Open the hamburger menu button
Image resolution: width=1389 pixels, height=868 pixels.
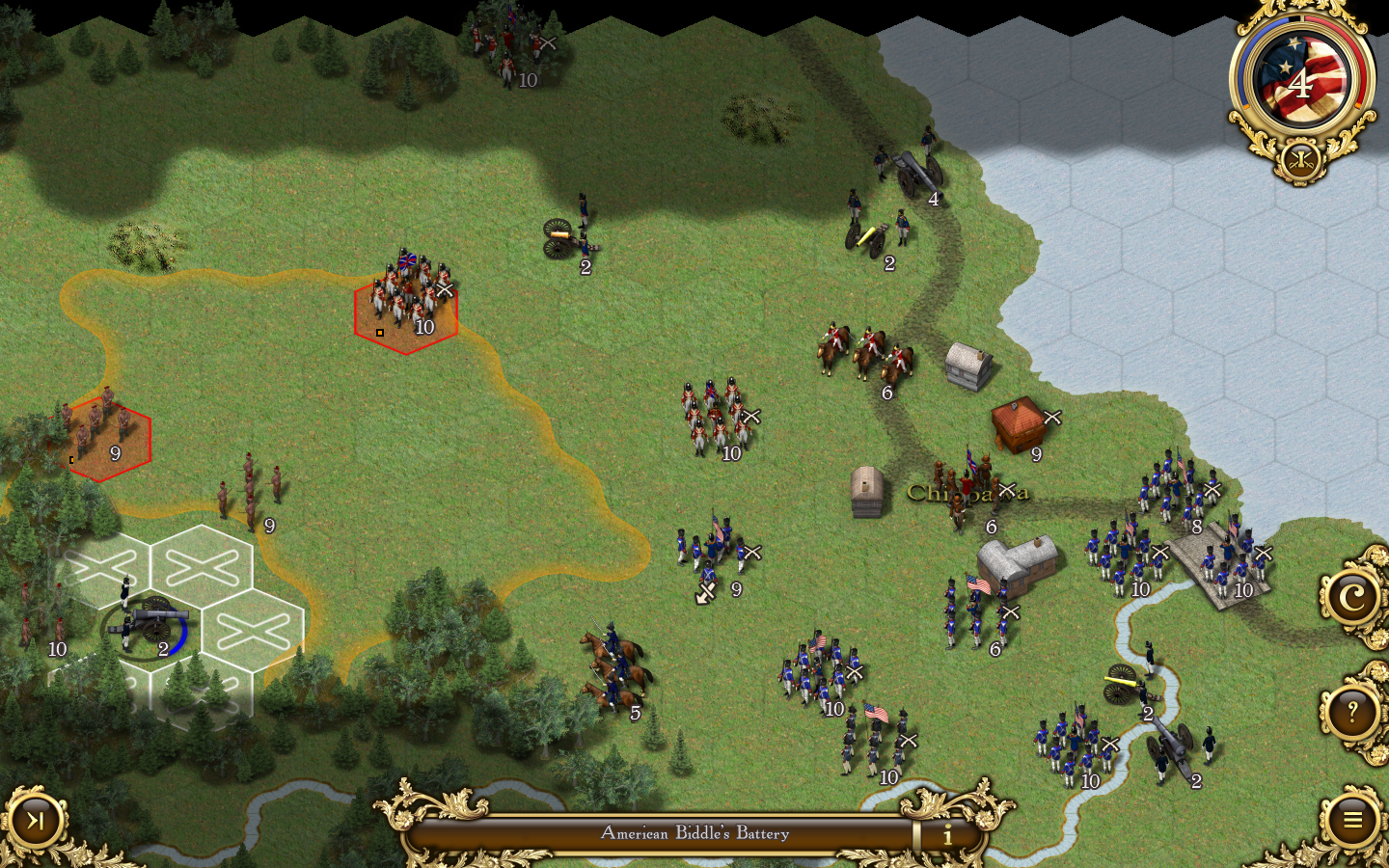(x=1352, y=820)
